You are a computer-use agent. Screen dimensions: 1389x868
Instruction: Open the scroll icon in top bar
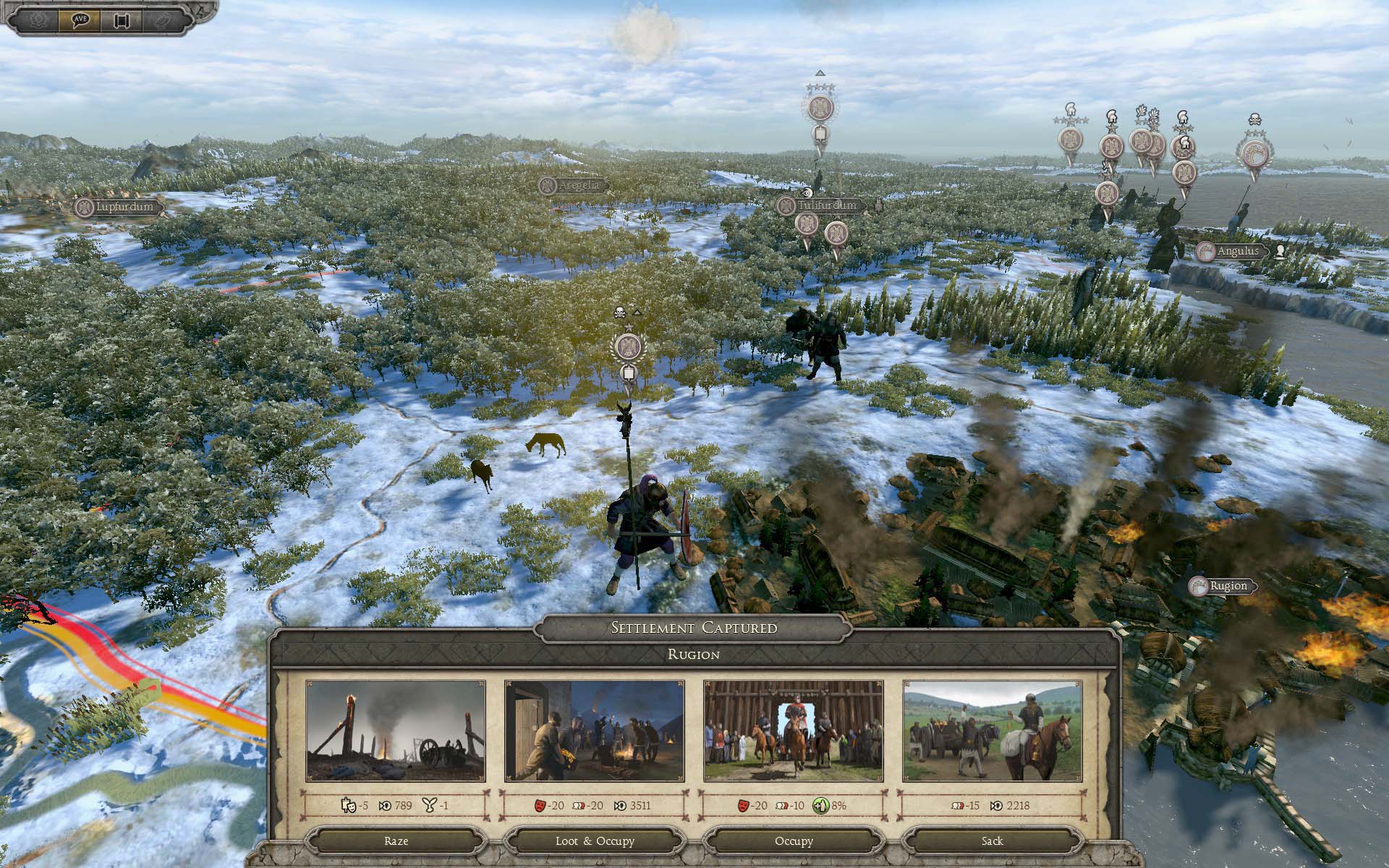122,20
